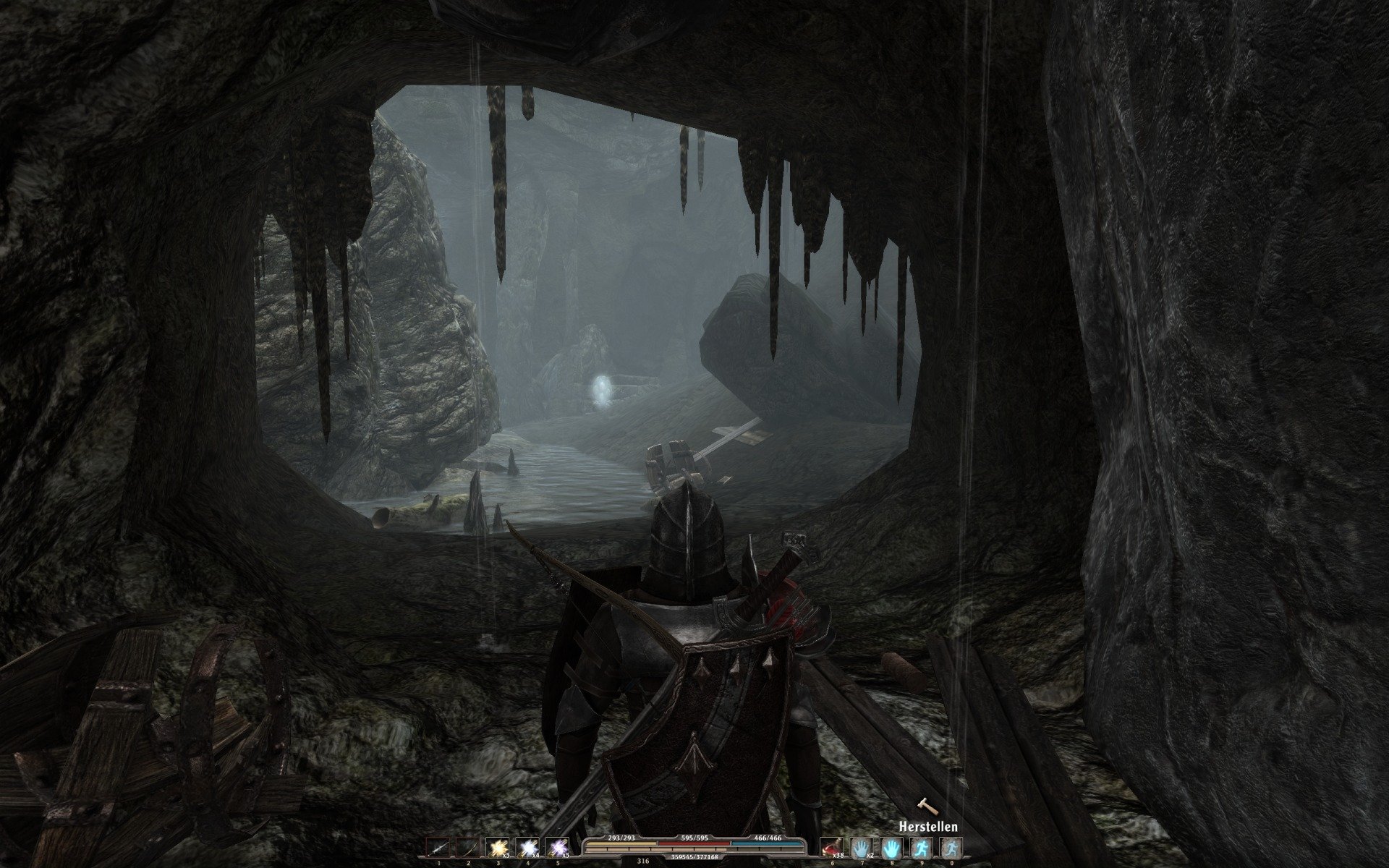Drink the red potion marked x38

coord(832,847)
